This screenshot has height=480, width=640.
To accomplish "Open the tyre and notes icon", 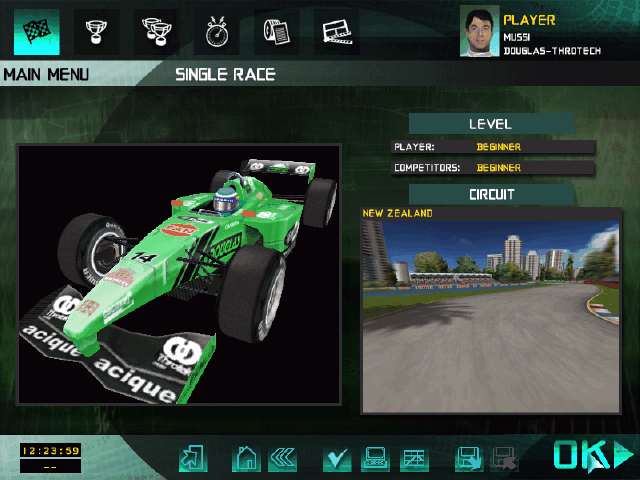I will pos(276,32).
